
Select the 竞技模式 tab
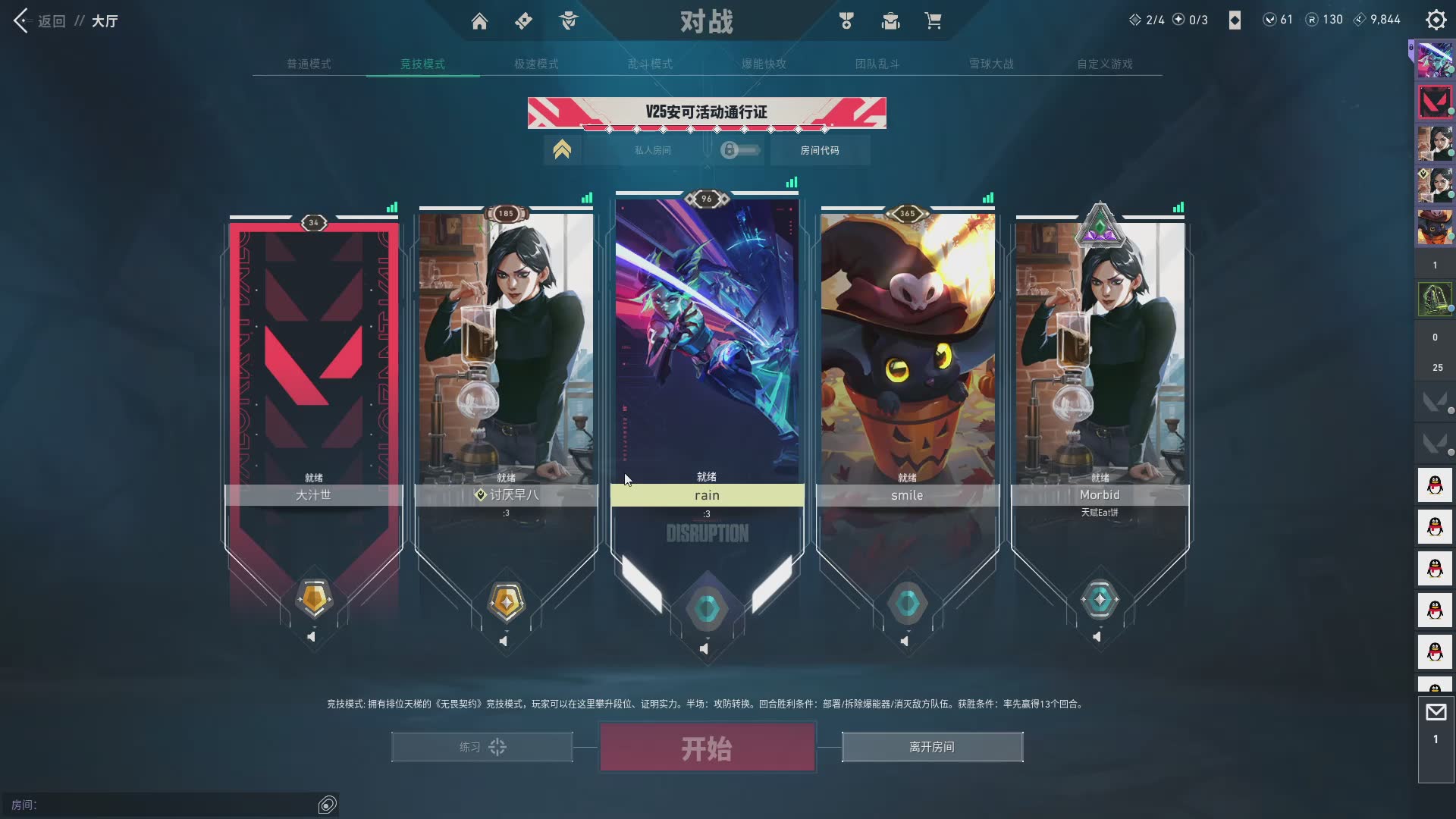click(422, 64)
